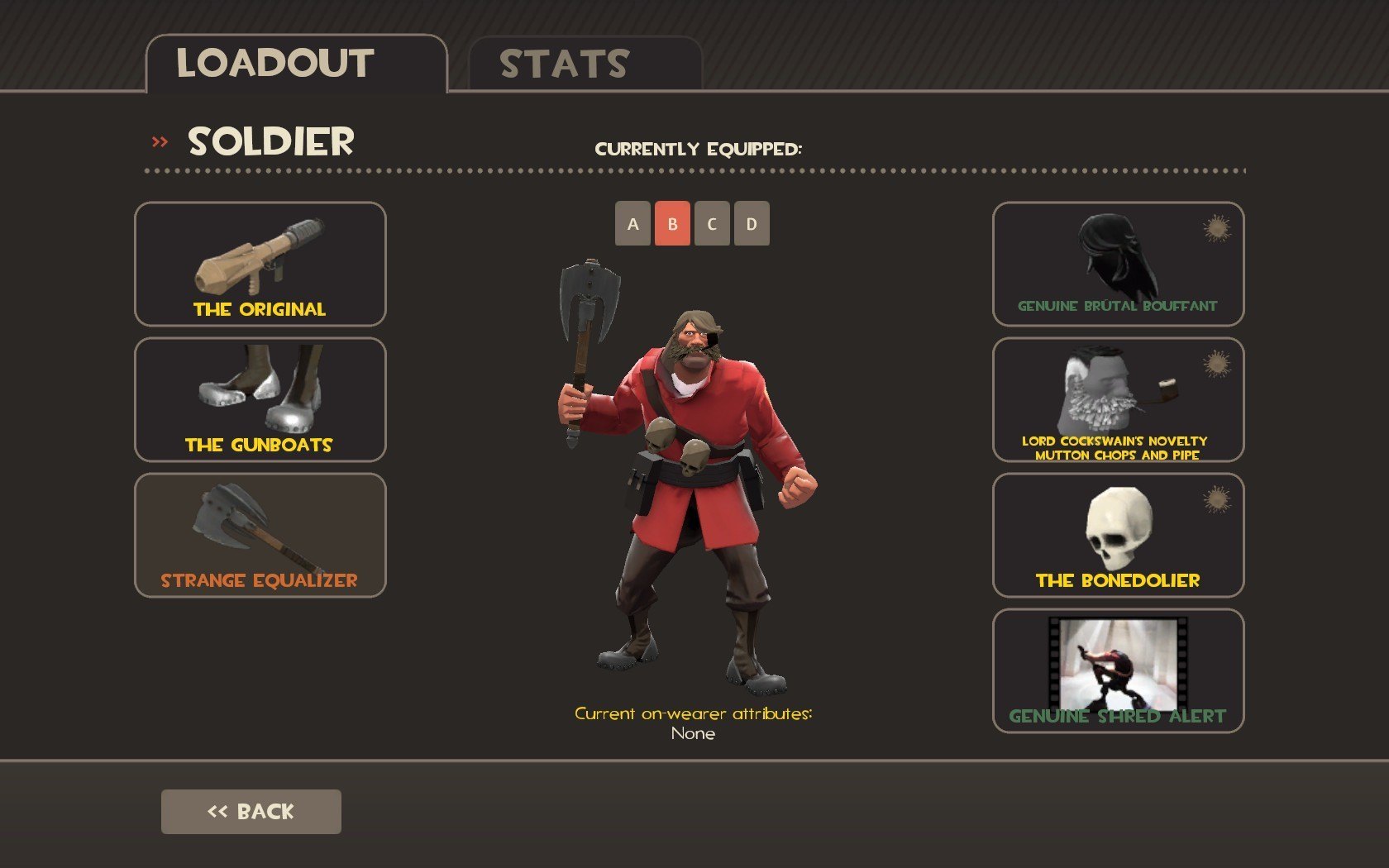
Task: Open the Strange Equalizer melee slot
Action: tap(260, 535)
